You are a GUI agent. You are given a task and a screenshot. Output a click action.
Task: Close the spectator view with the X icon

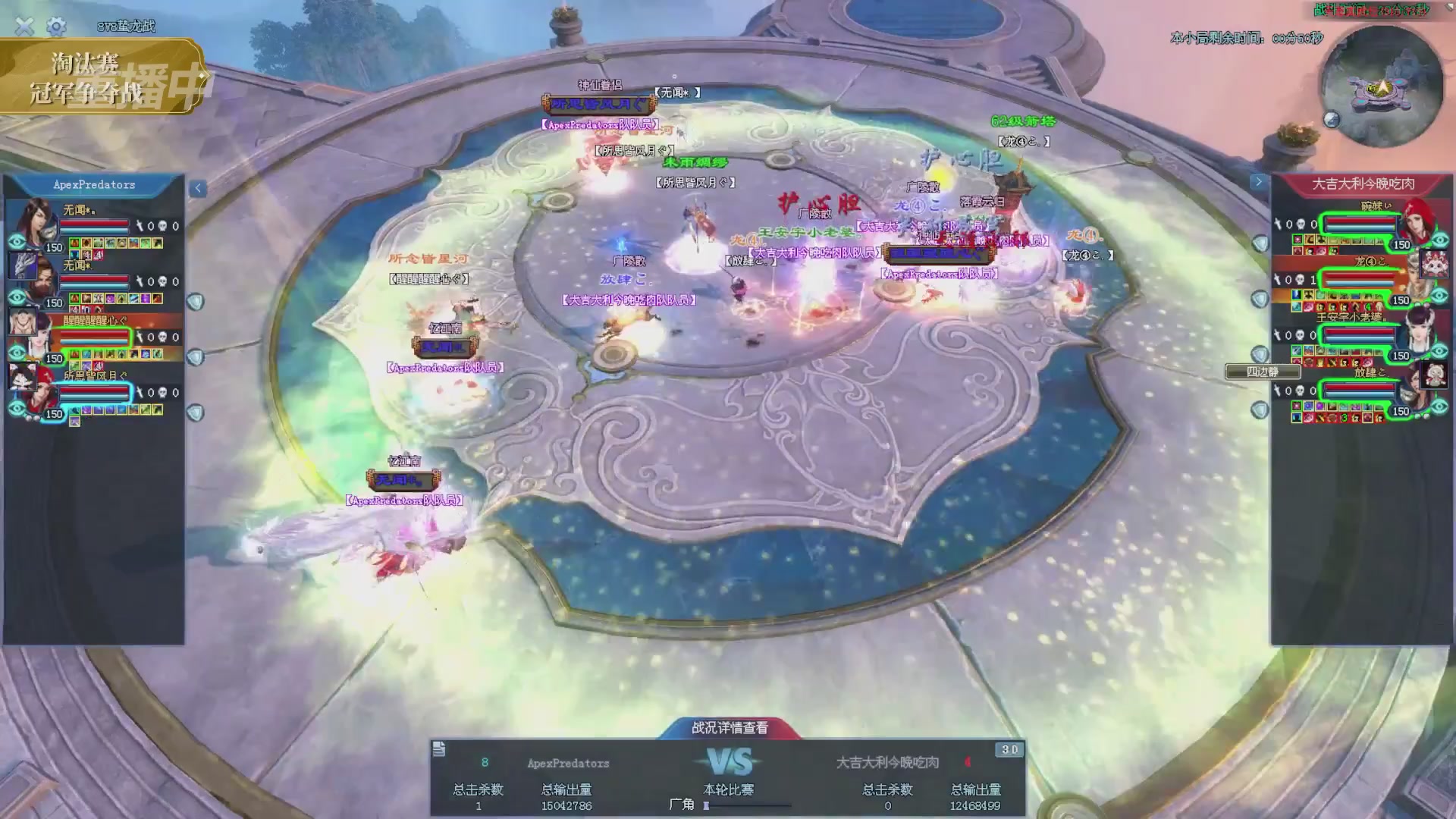pyautogui.click(x=24, y=27)
